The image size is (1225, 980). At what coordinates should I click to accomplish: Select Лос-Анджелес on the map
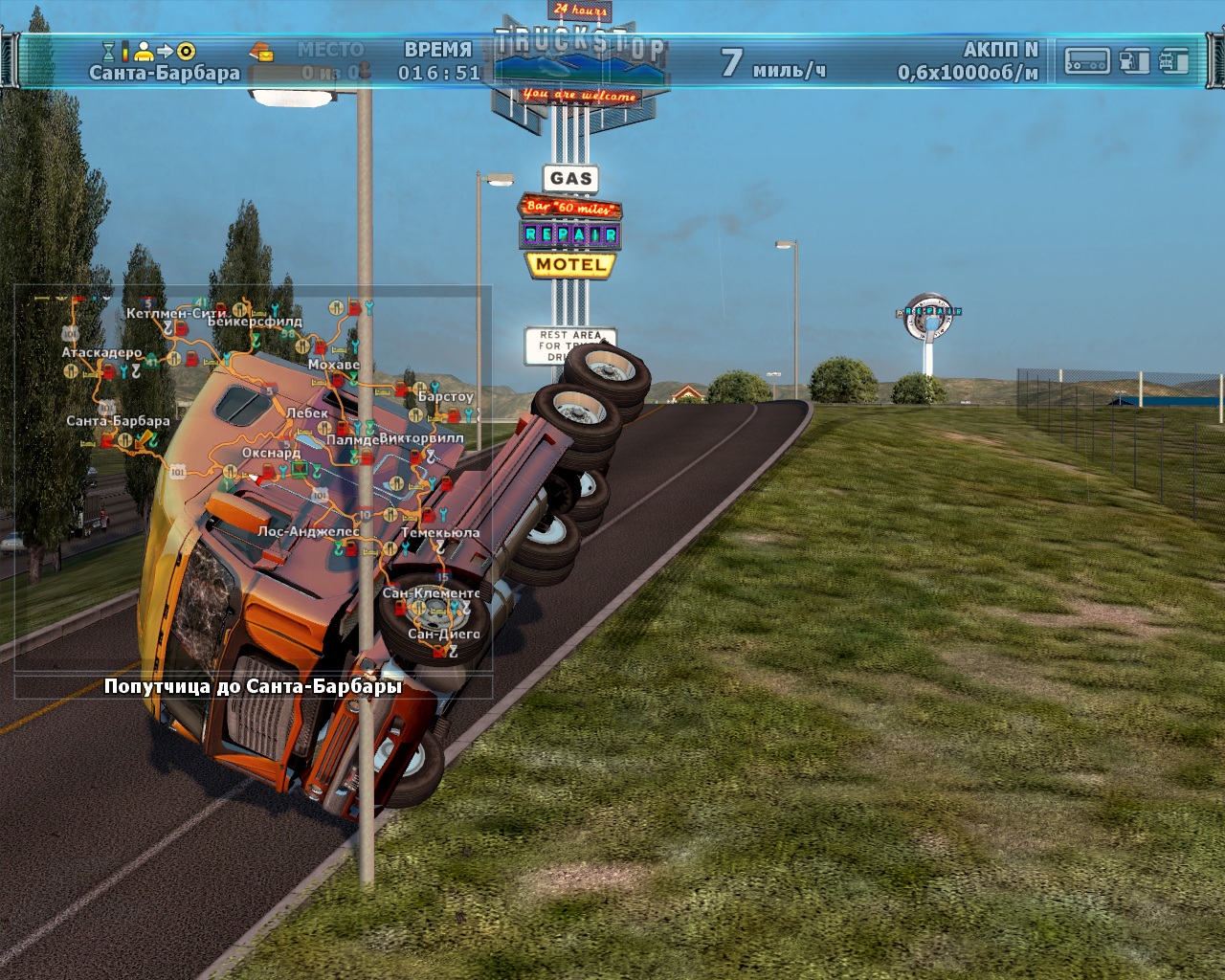pyautogui.click(x=307, y=531)
